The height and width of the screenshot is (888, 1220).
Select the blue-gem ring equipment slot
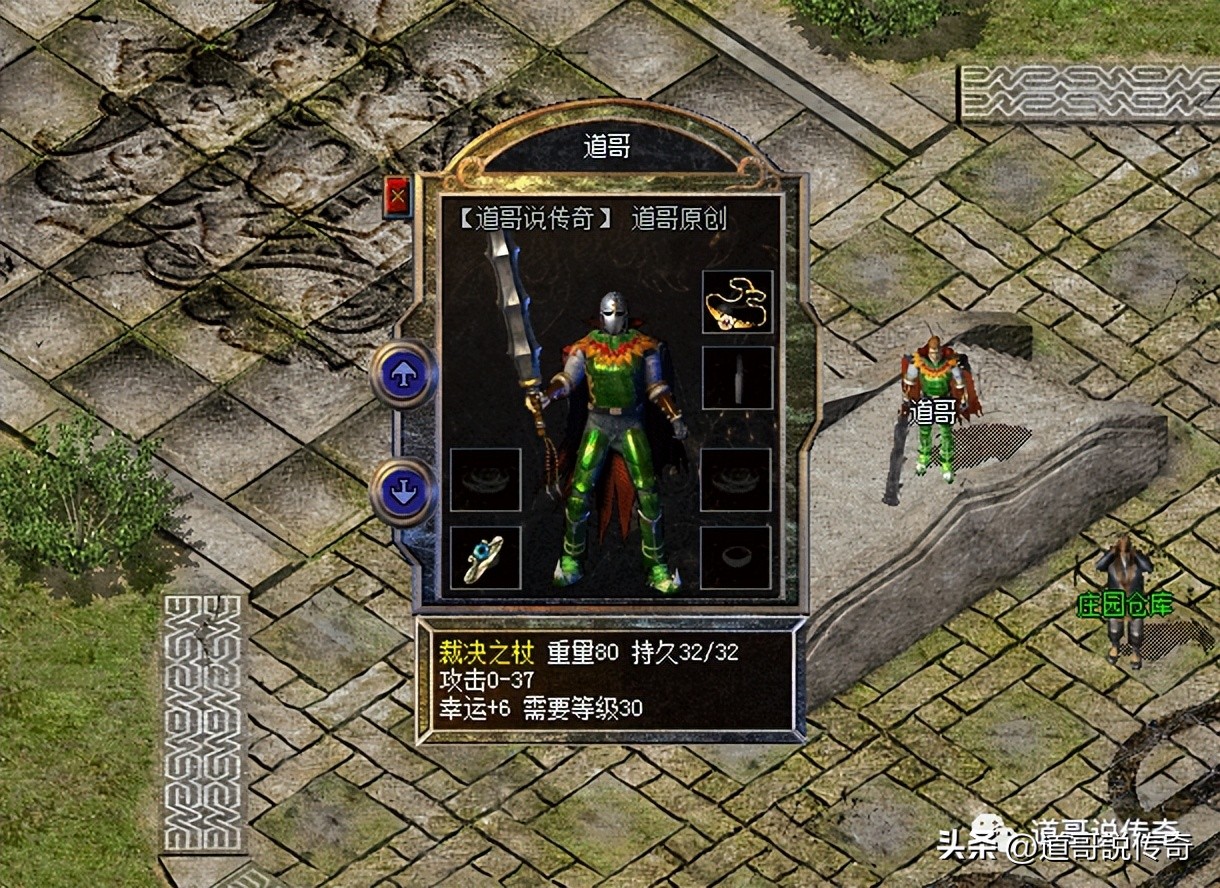pos(486,558)
